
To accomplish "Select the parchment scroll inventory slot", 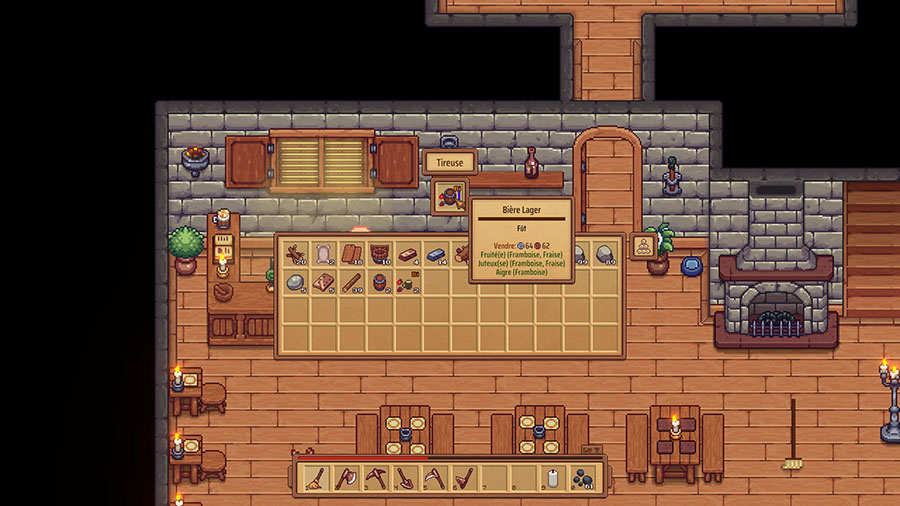I will click(x=323, y=253).
